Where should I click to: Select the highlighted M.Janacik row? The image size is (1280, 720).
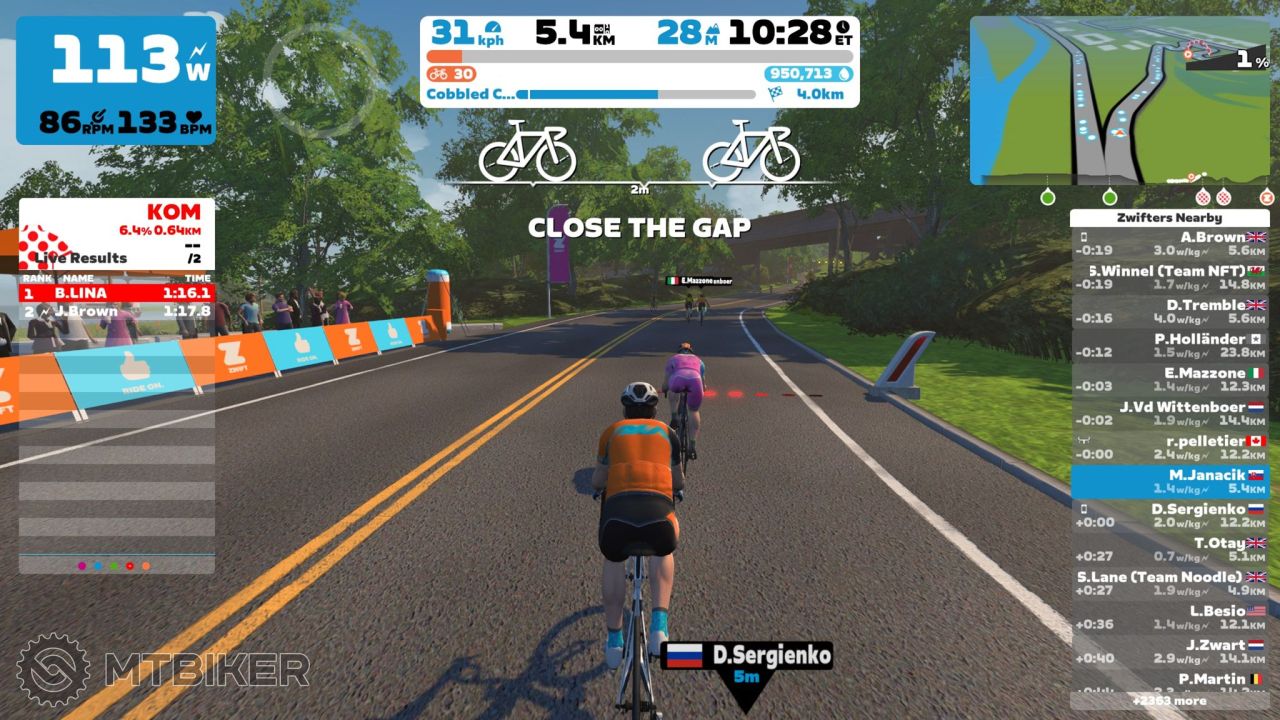(1170, 482)
